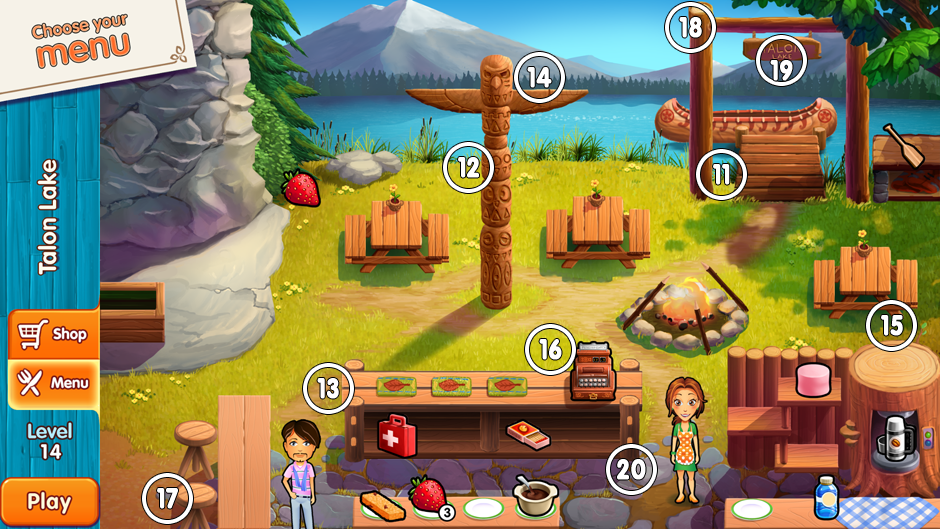
Task: Click the number 19 marker
Action: point(781,67)
